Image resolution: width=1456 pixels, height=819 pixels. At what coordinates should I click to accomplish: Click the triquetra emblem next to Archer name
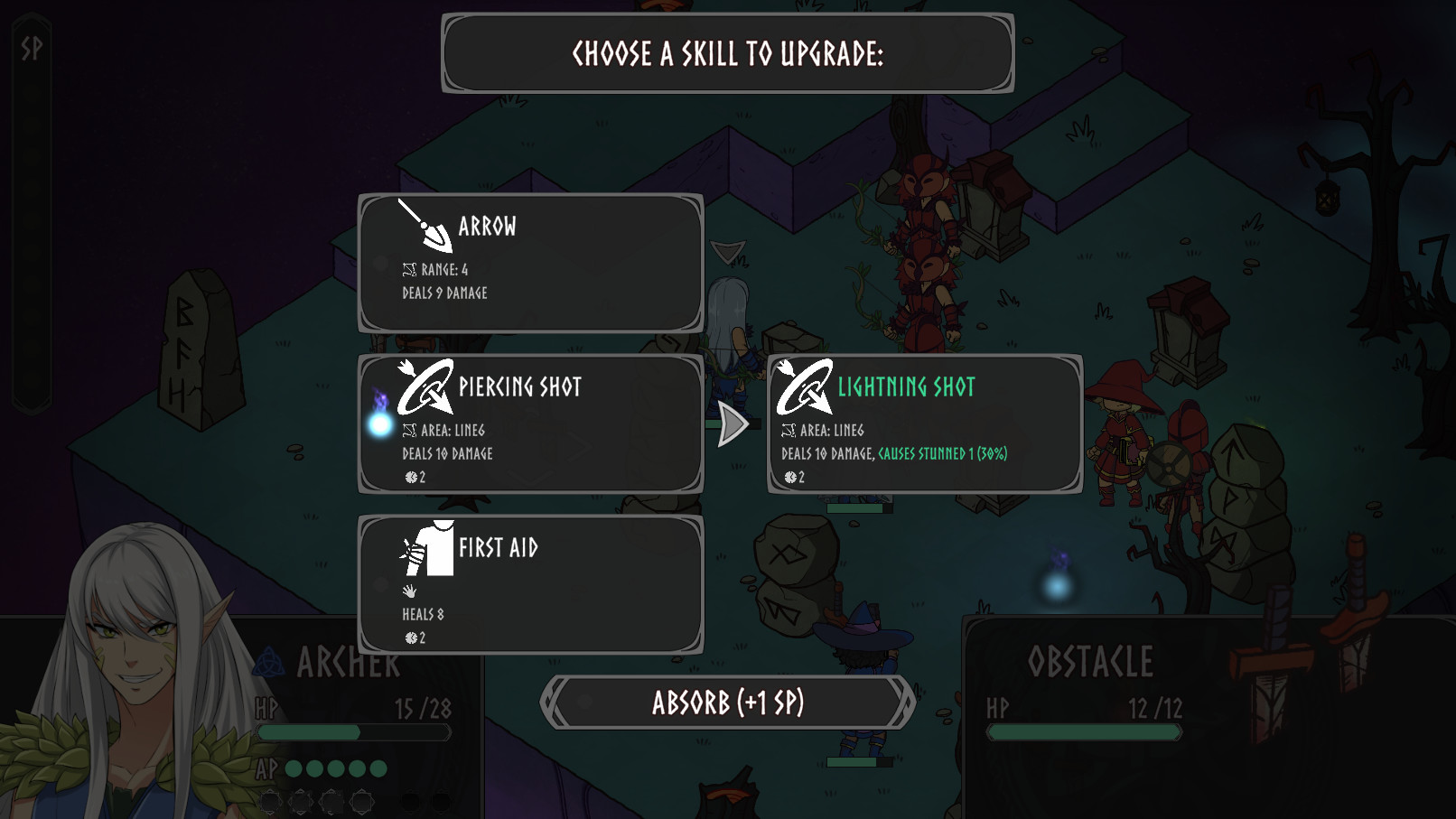[x=270, y=661]
